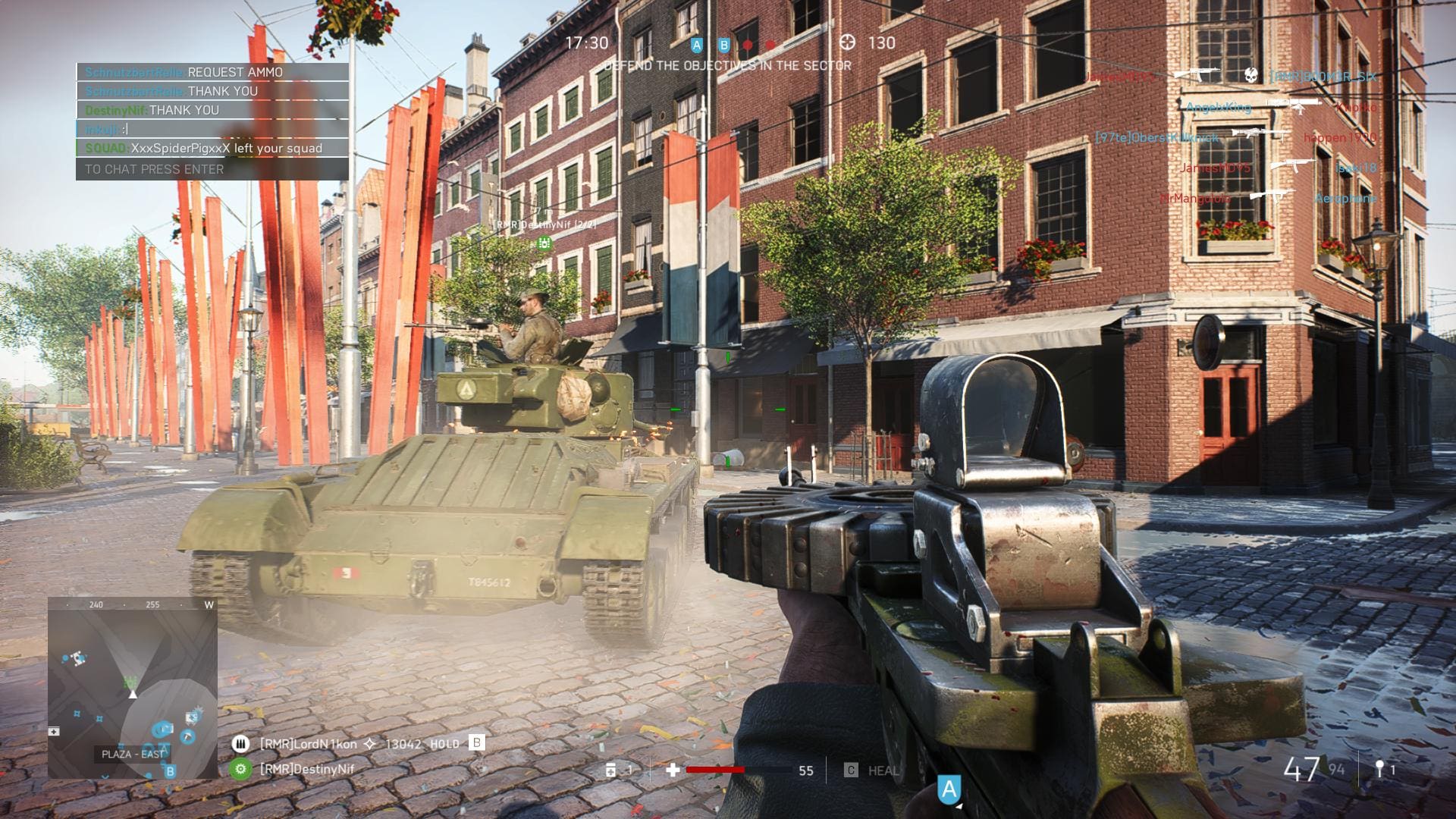Click the green squadmate icon above the tank
Viewport: 1456px width, 819px height.
[544, 243]
